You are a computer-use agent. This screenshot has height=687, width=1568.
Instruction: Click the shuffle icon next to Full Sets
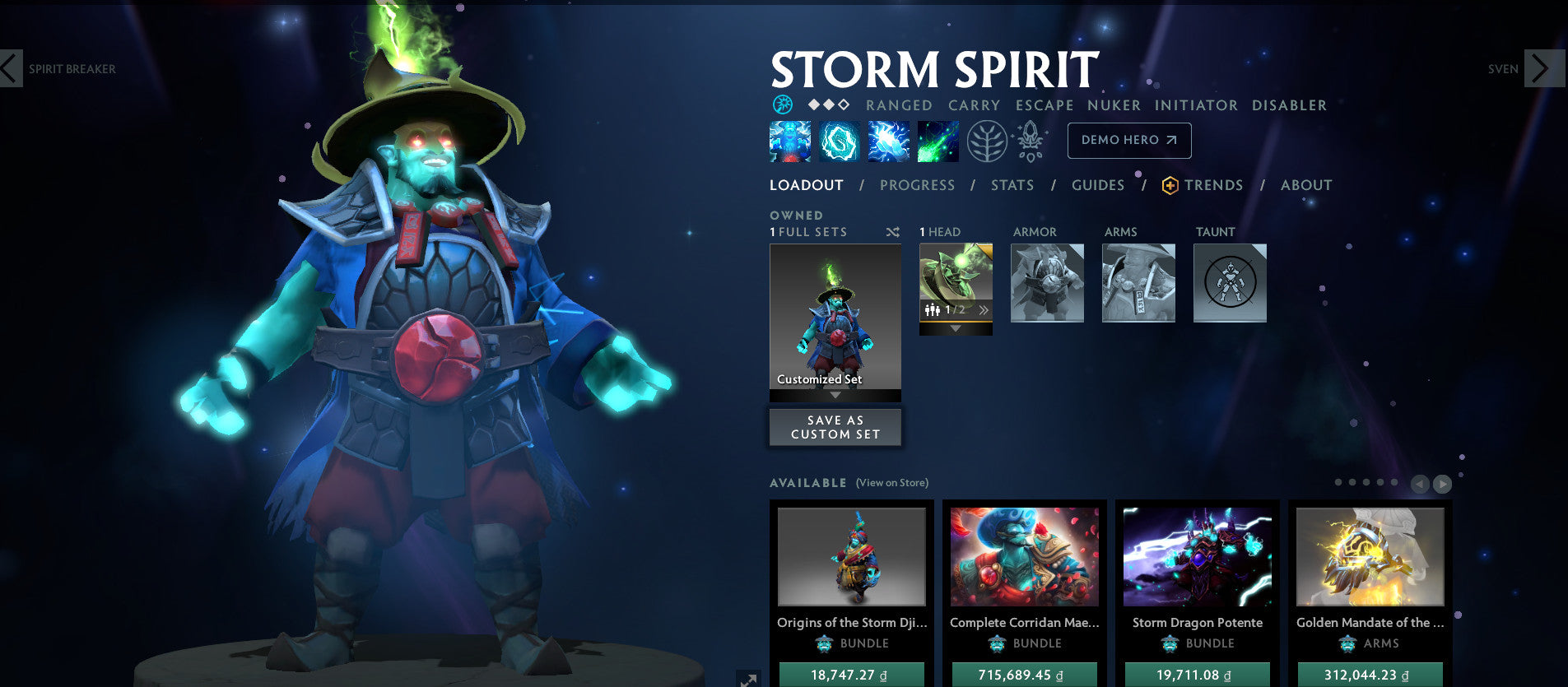pos(892,232)
